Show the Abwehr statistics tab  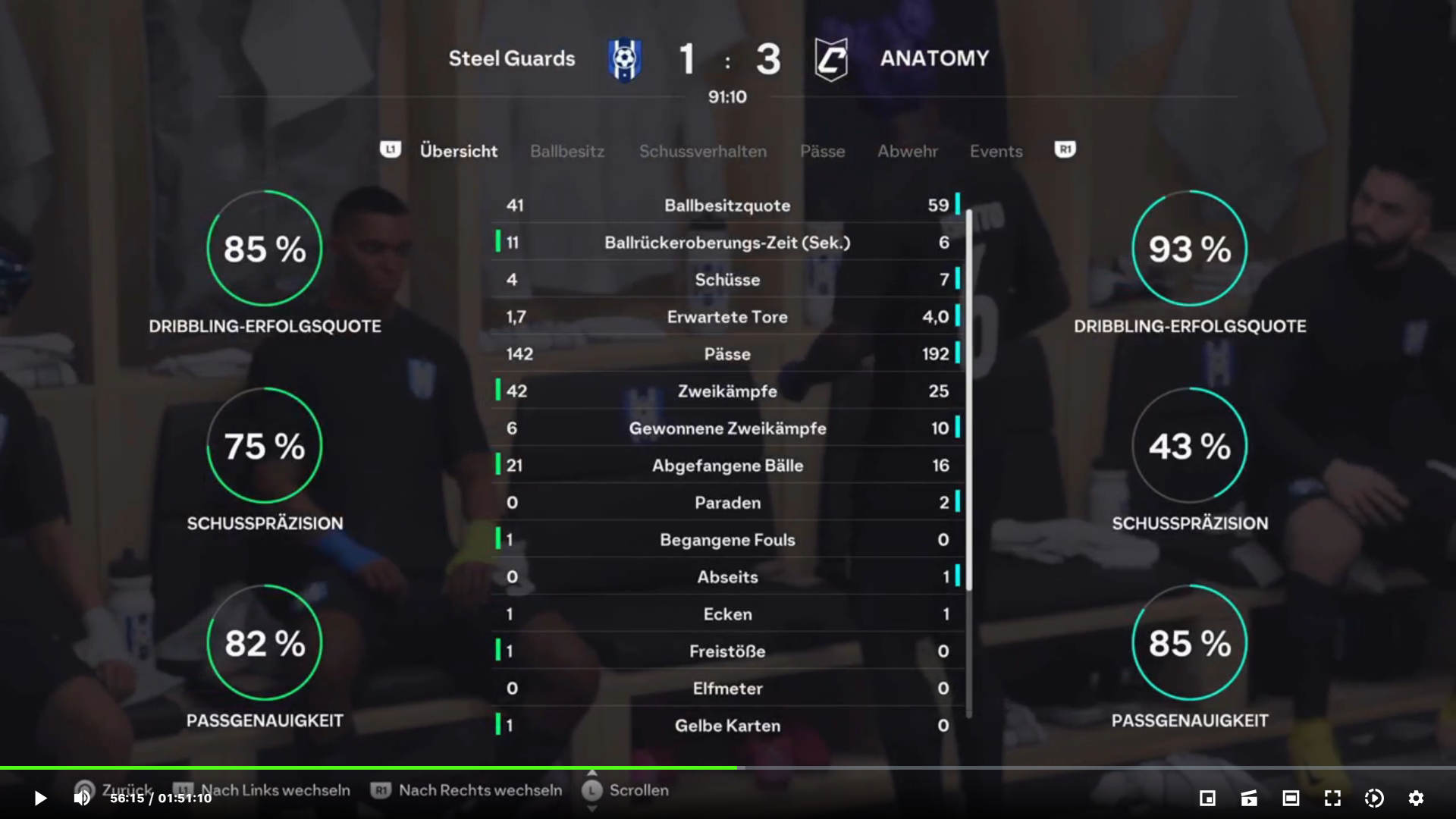(x=908, y=151)
